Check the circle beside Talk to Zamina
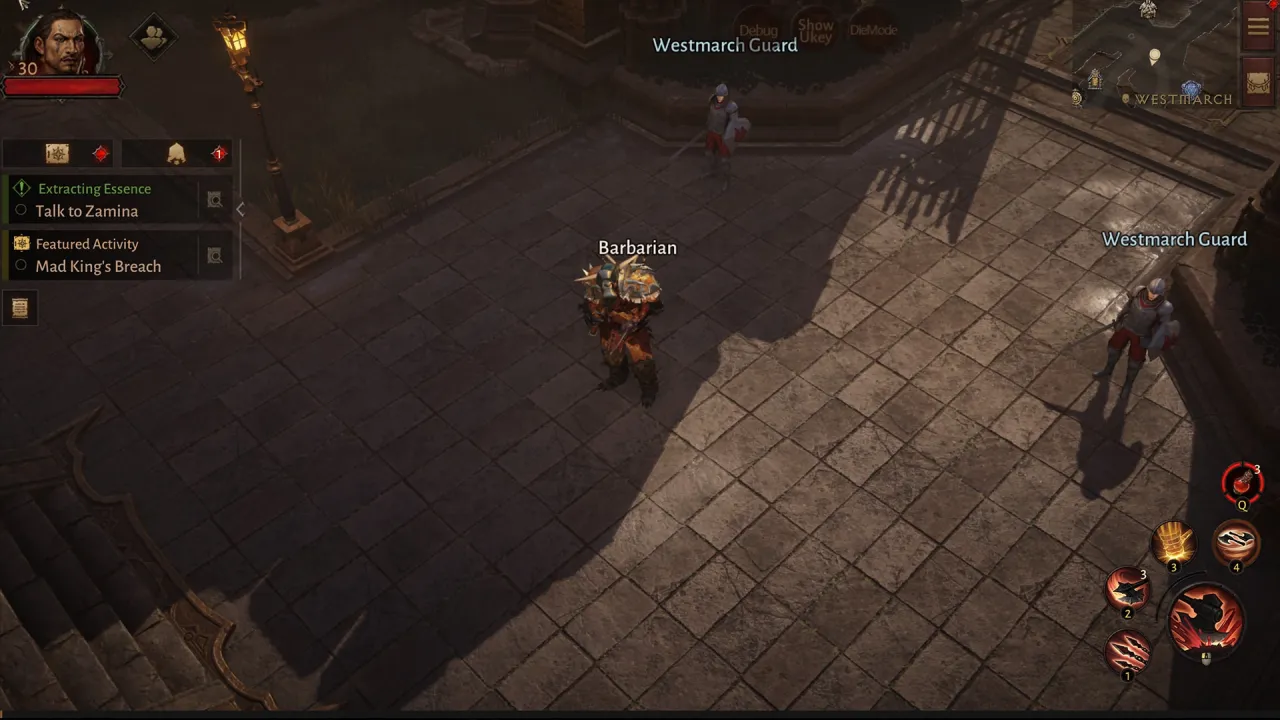 pyautogui.click(x=21, y=211)
